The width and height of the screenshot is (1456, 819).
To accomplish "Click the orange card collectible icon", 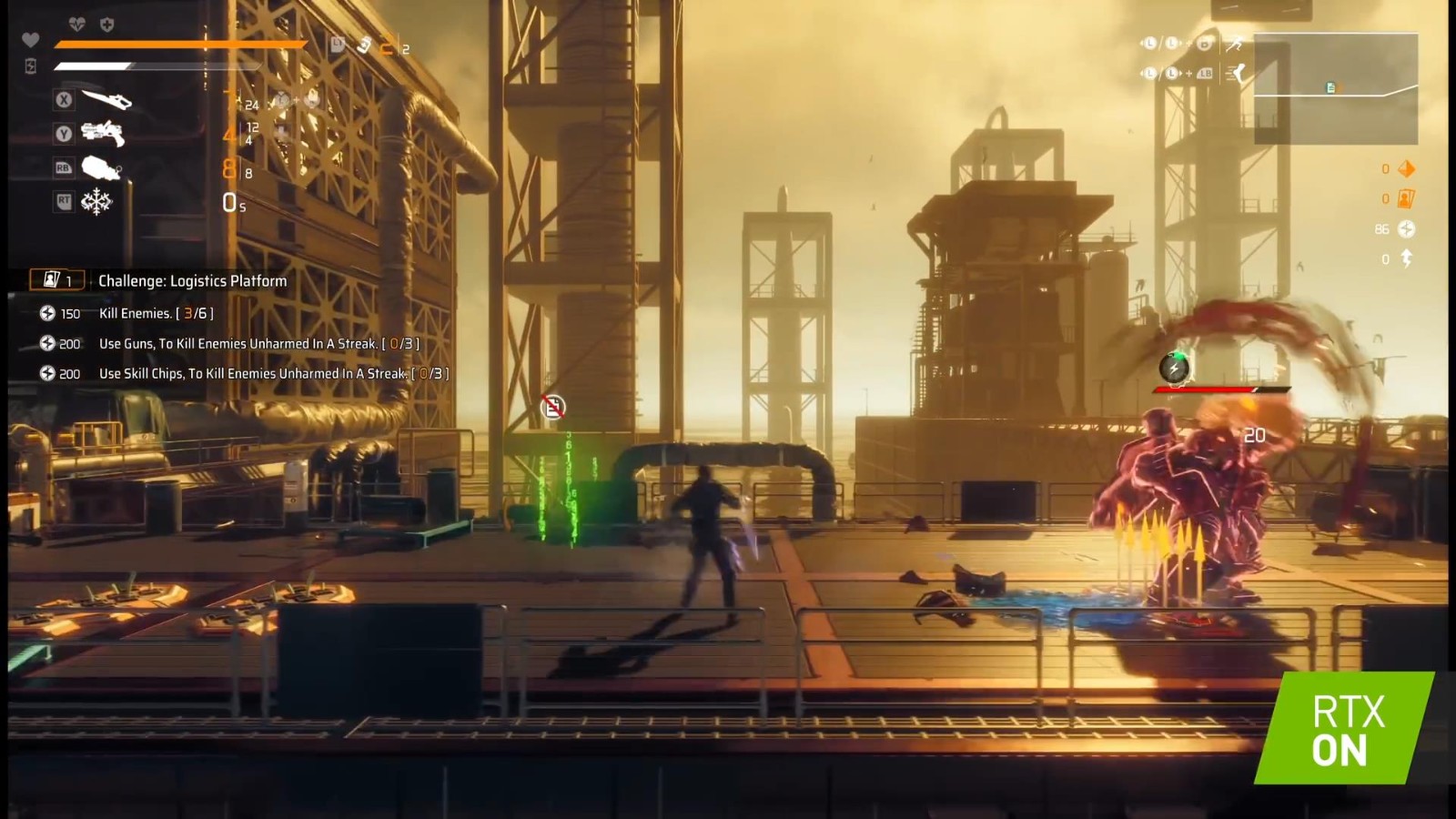I will (x=1406, y=198).
